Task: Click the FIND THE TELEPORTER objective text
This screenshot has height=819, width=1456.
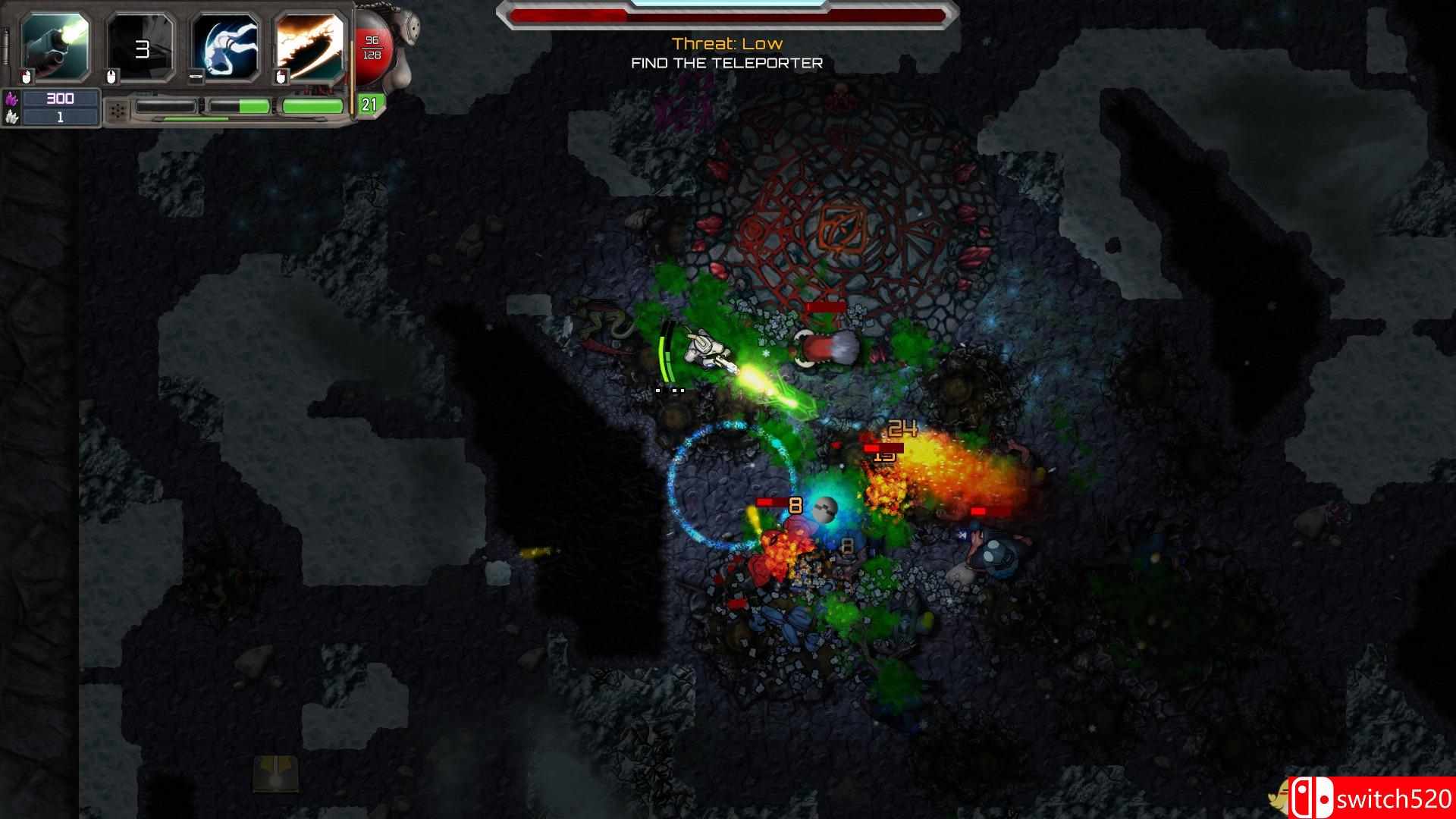Action: click(726, 64)
